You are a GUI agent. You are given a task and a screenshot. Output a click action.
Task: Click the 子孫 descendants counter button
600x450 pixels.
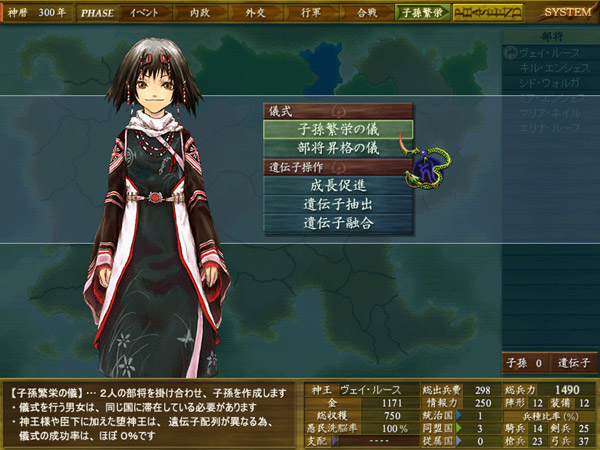(x=523, y=362)
